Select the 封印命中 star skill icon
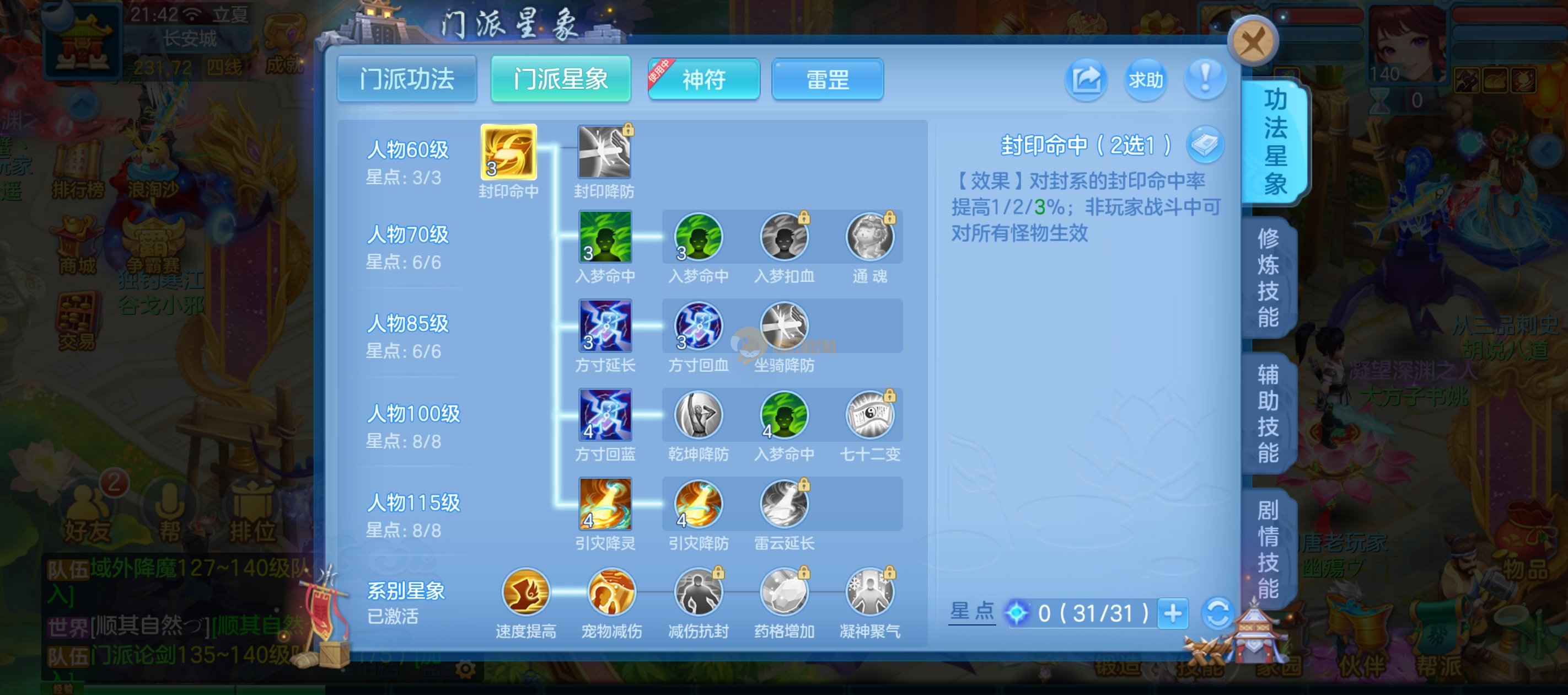1568x695 pixels. pos(508,152)
